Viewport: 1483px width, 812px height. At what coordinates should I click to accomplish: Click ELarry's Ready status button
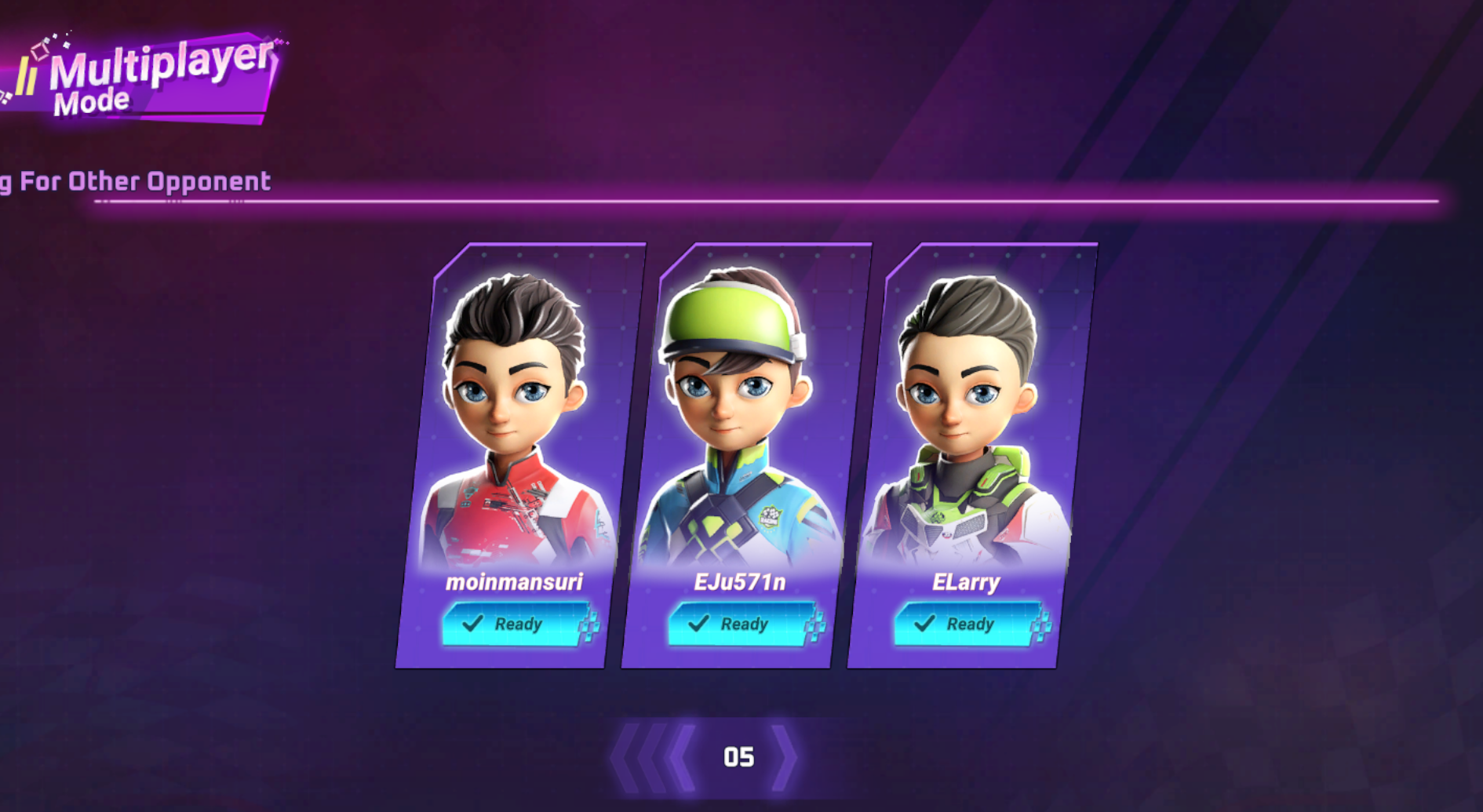click(967, 624)
